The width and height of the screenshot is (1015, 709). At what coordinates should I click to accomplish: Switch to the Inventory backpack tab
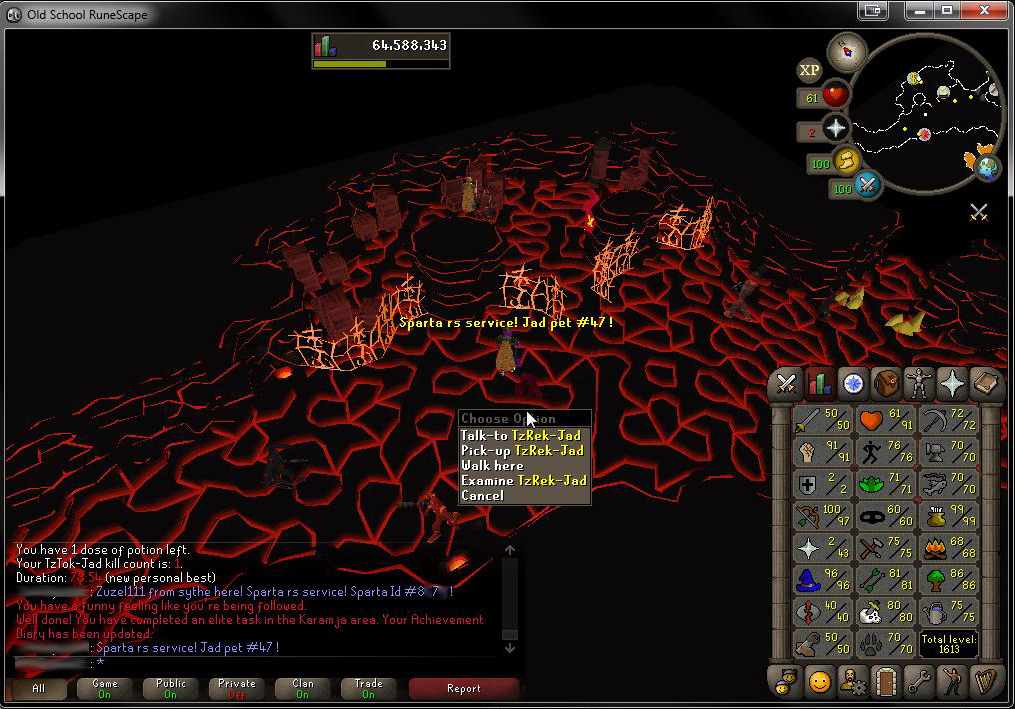tap(886, 383)
